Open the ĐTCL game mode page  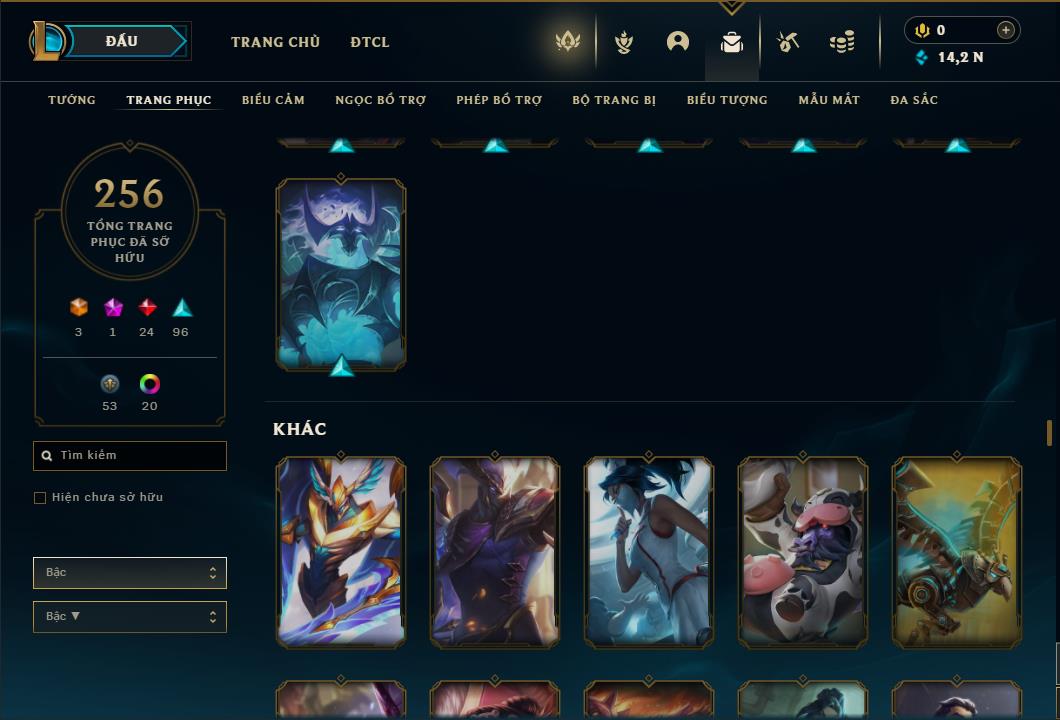click(x=370, y=42)
